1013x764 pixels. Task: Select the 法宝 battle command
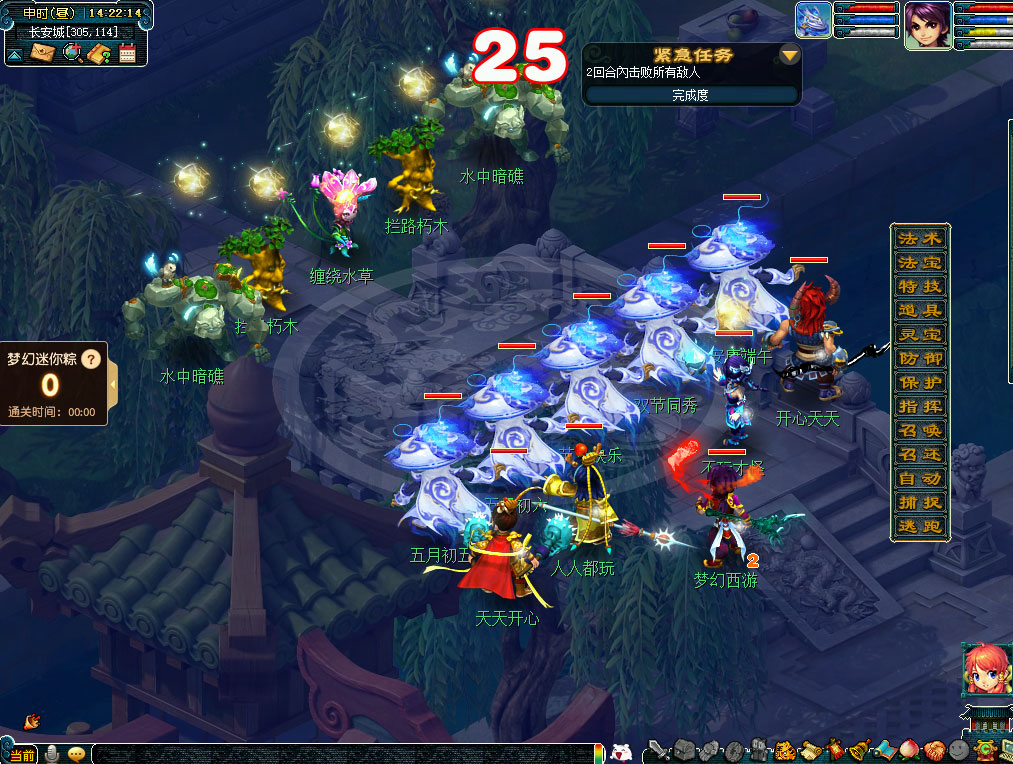point(920,263)
